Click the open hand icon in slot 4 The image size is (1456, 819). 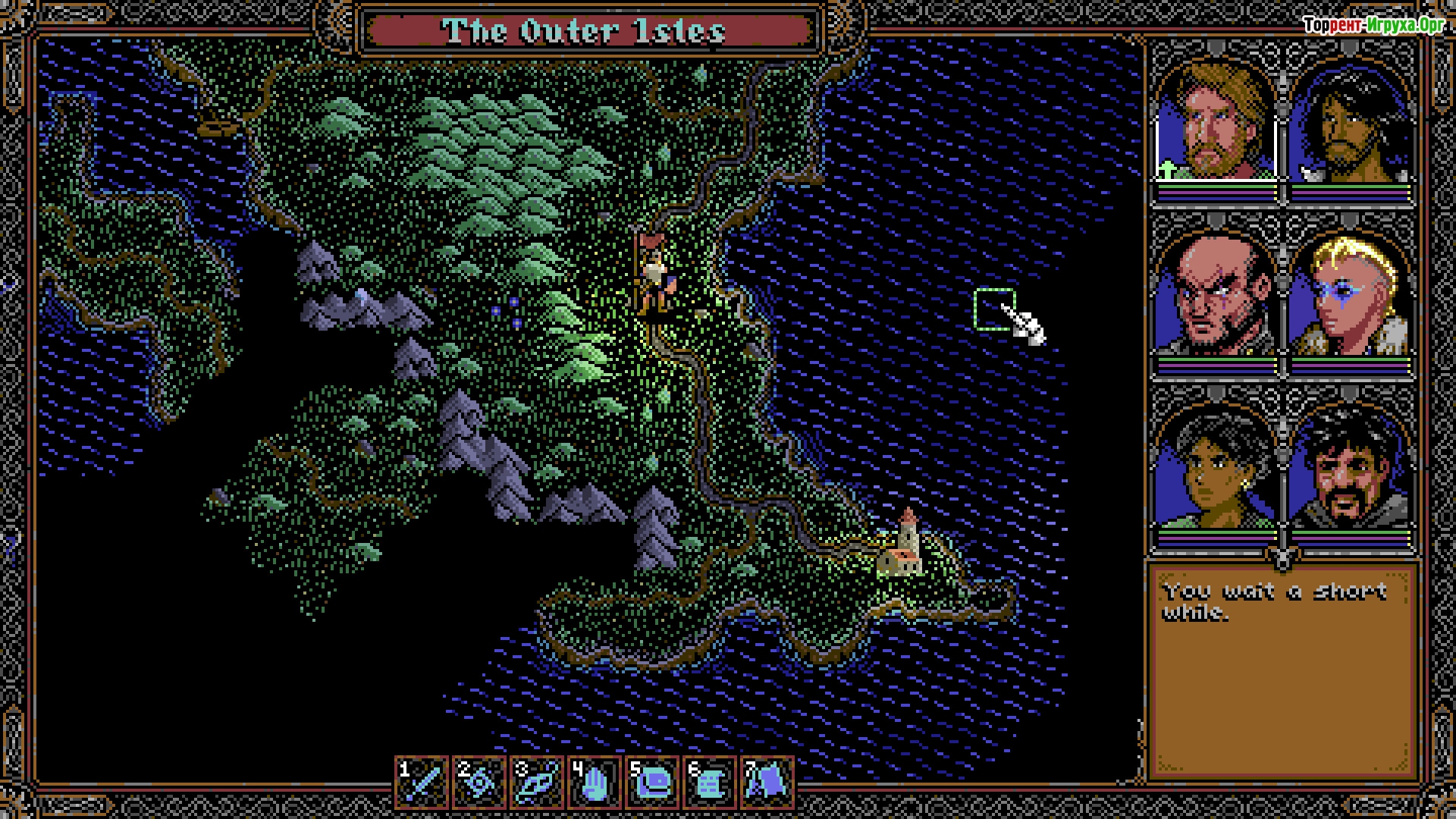(595, 782)
